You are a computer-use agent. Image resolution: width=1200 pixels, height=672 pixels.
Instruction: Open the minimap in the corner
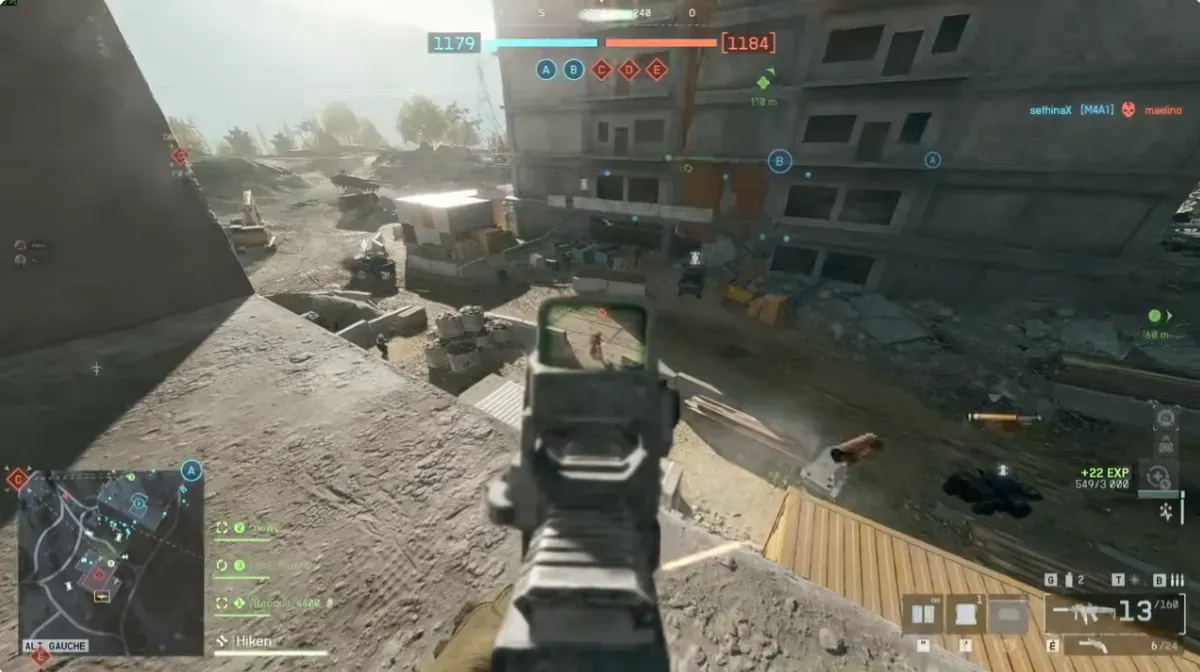point(110,562)
